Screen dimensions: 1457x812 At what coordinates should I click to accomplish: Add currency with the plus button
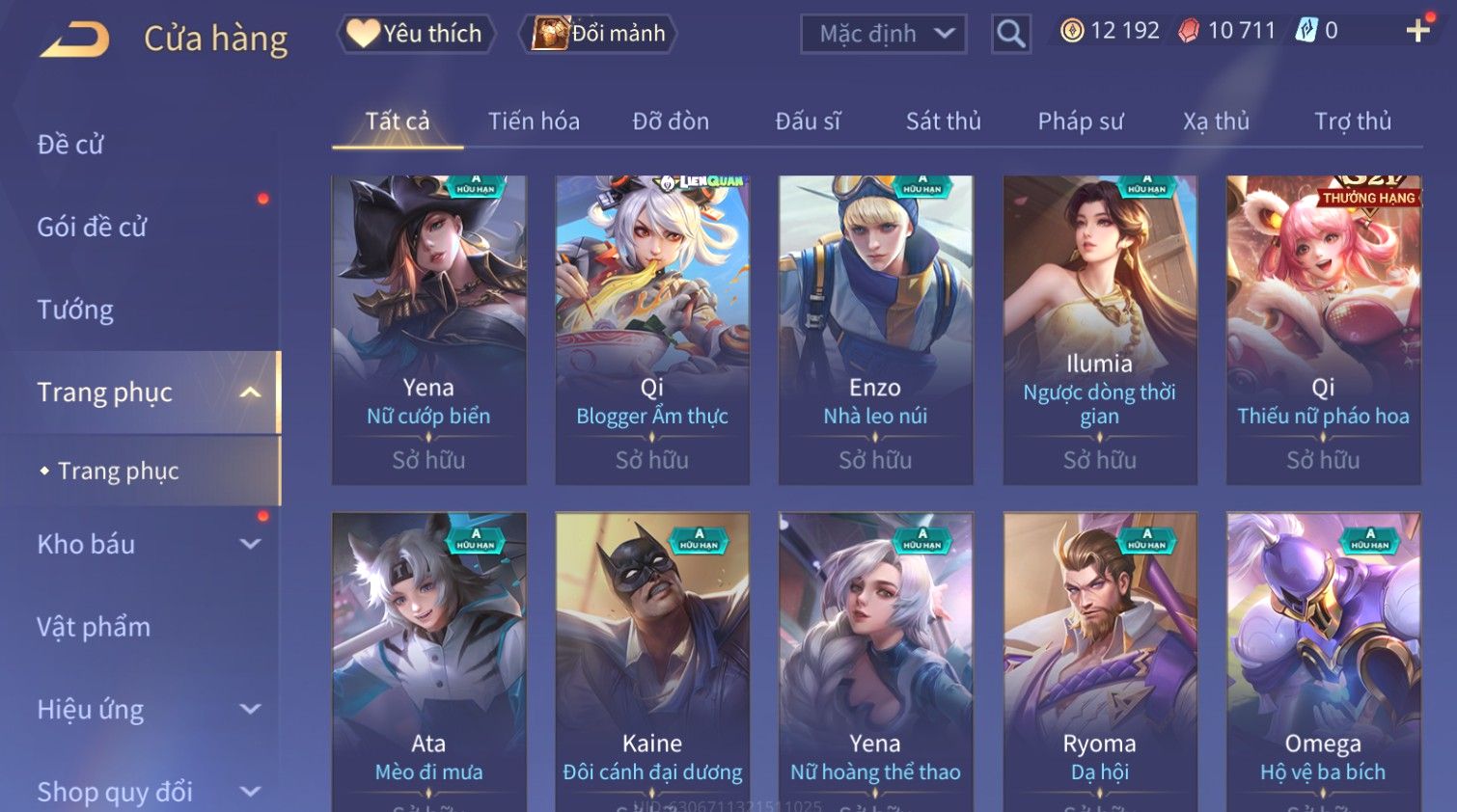(x=1417, y=31)
